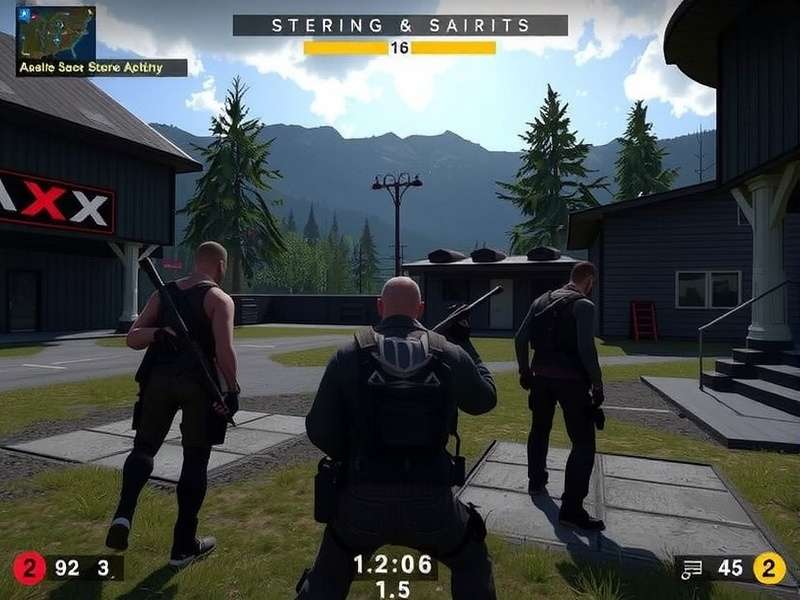This screenshot has height=600, width=800.
Task: Select the red circle team icon
Action: click(28, 568)
